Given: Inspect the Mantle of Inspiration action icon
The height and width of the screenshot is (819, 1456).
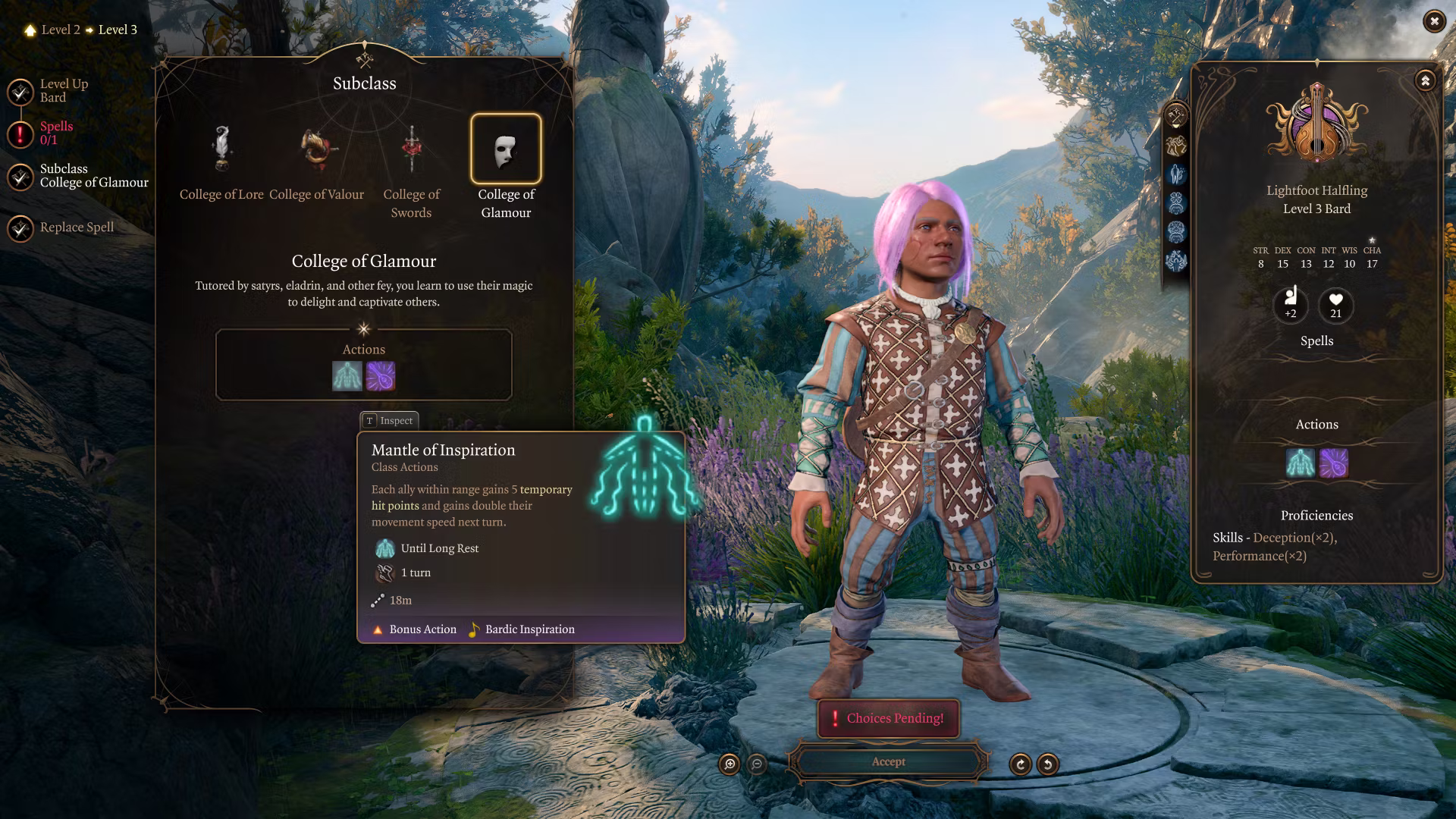Looking at the screenshot, I should (x=347, y=376).
